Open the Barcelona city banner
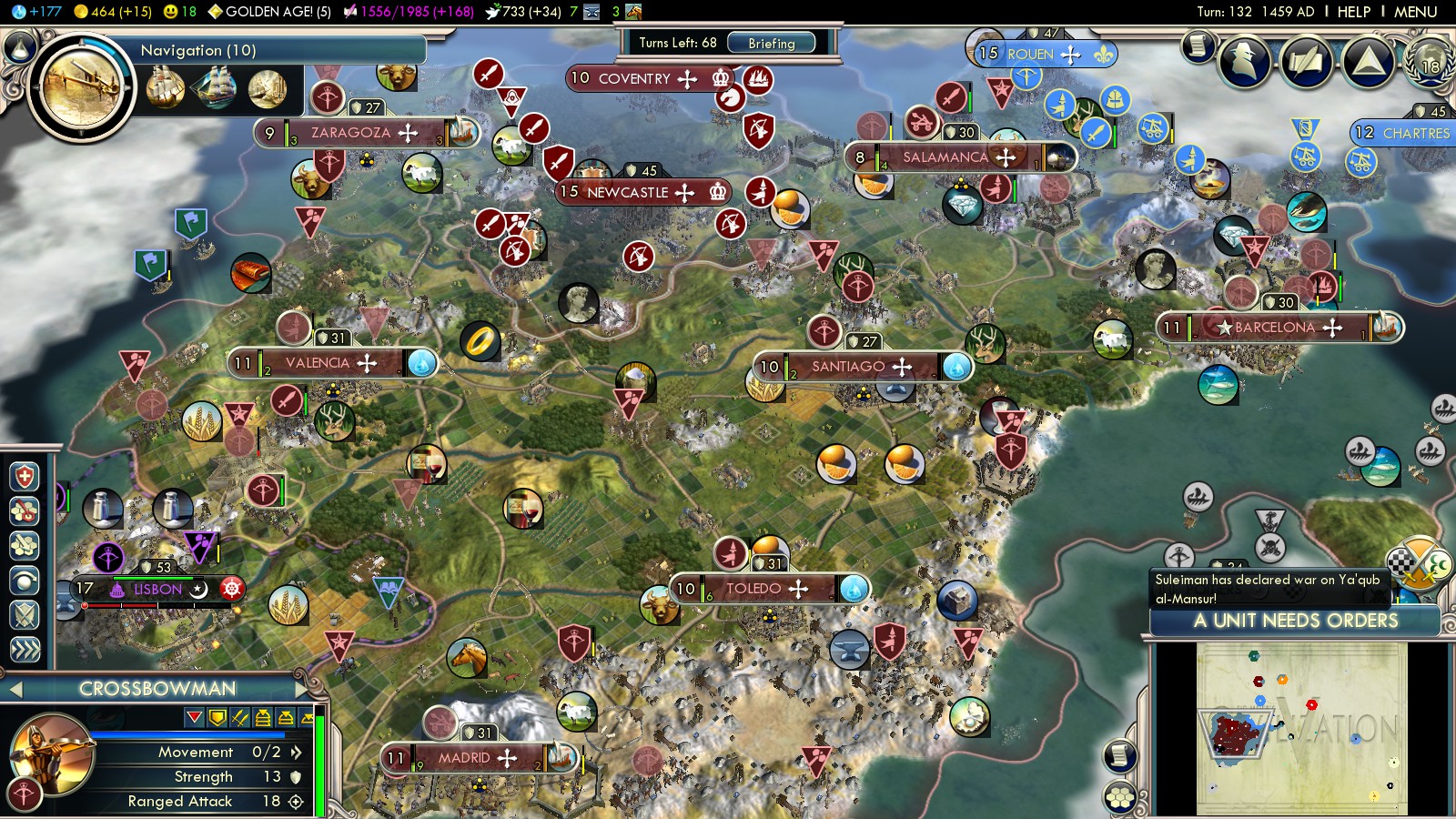 point(1274,328)
